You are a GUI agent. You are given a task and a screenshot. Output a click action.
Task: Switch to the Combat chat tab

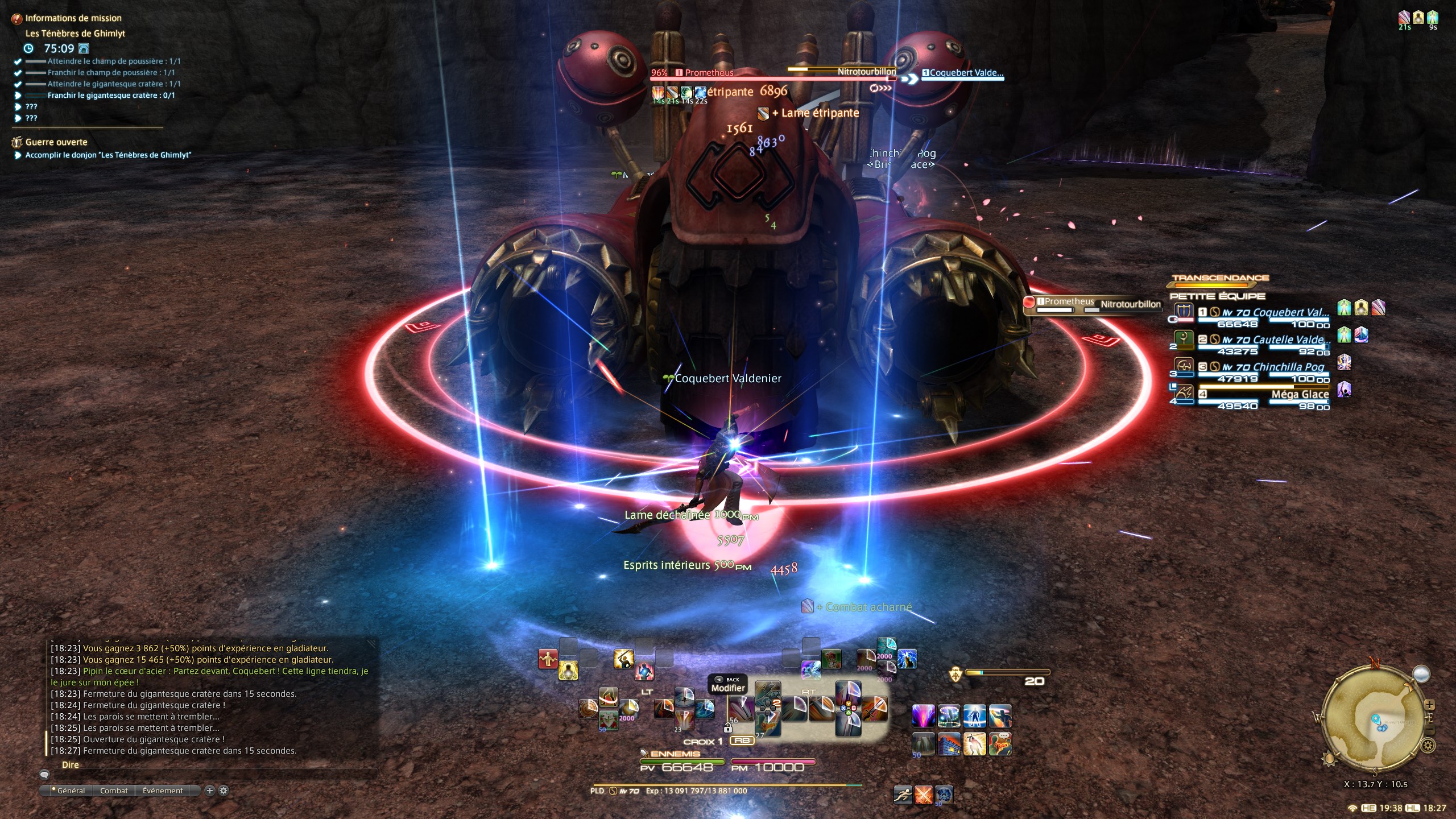(114, 791)
